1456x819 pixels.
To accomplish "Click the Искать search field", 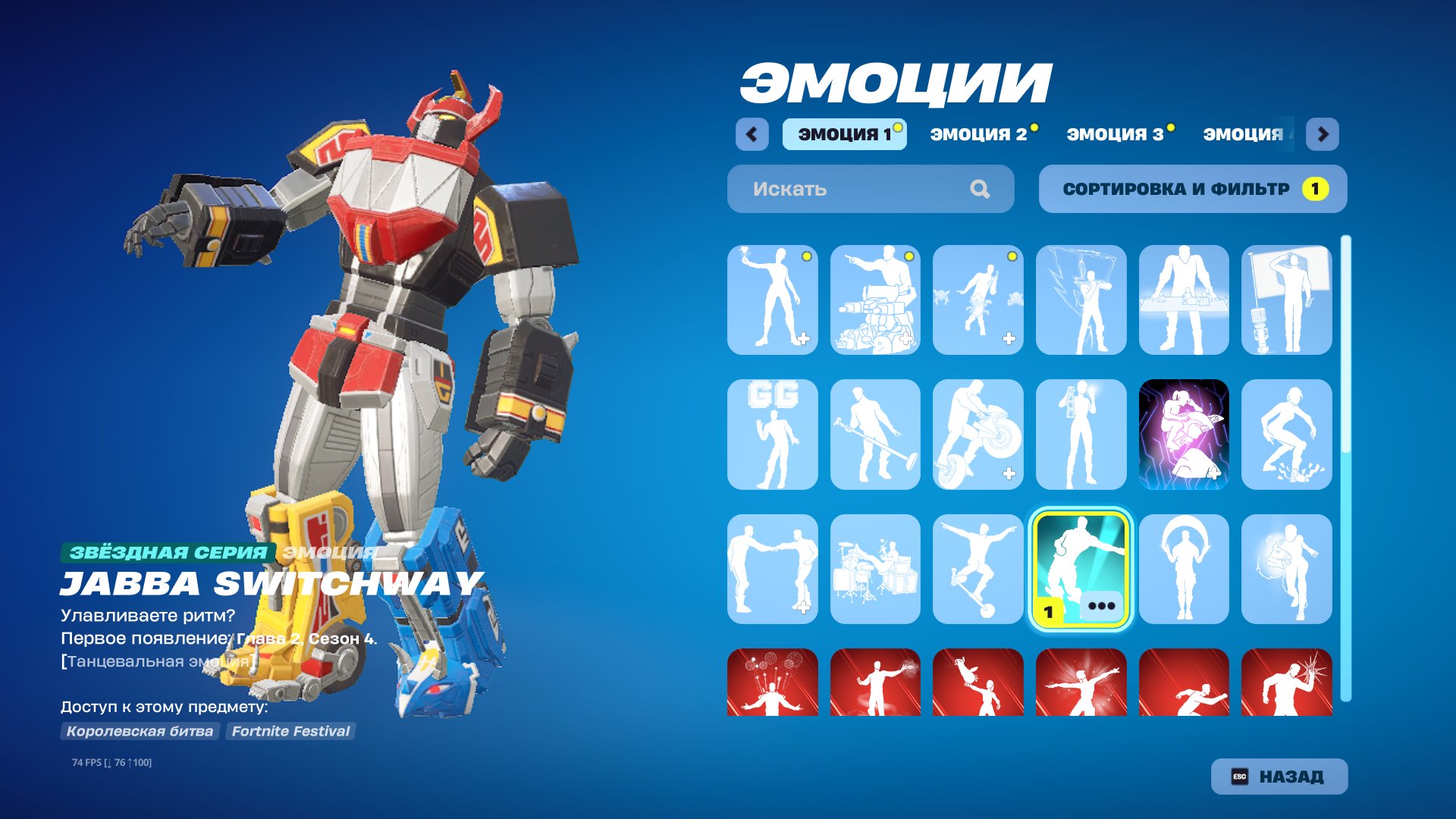I will [x=834, y=189].
